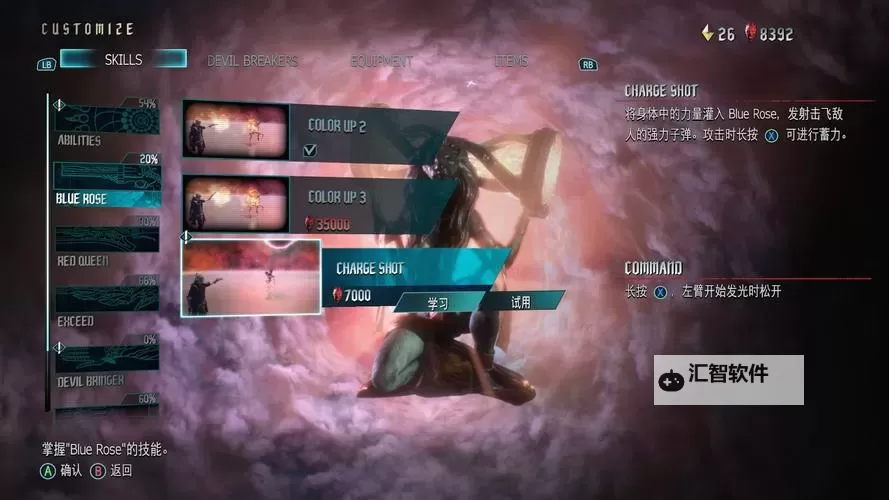889x500 pixels.
Task: Switch to the Skills tab
Action: point(123,60)
